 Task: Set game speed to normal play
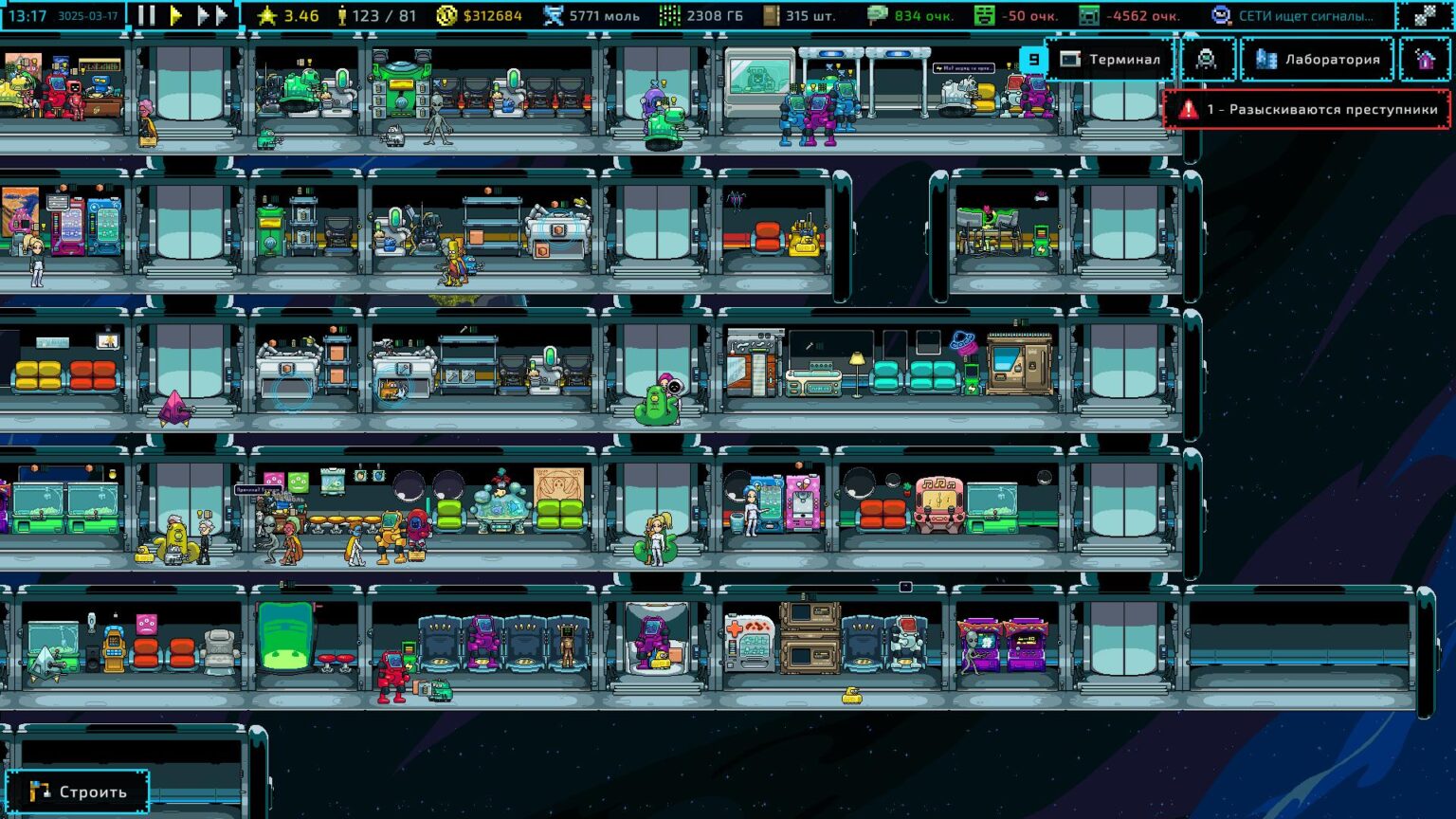coord(176,15)
